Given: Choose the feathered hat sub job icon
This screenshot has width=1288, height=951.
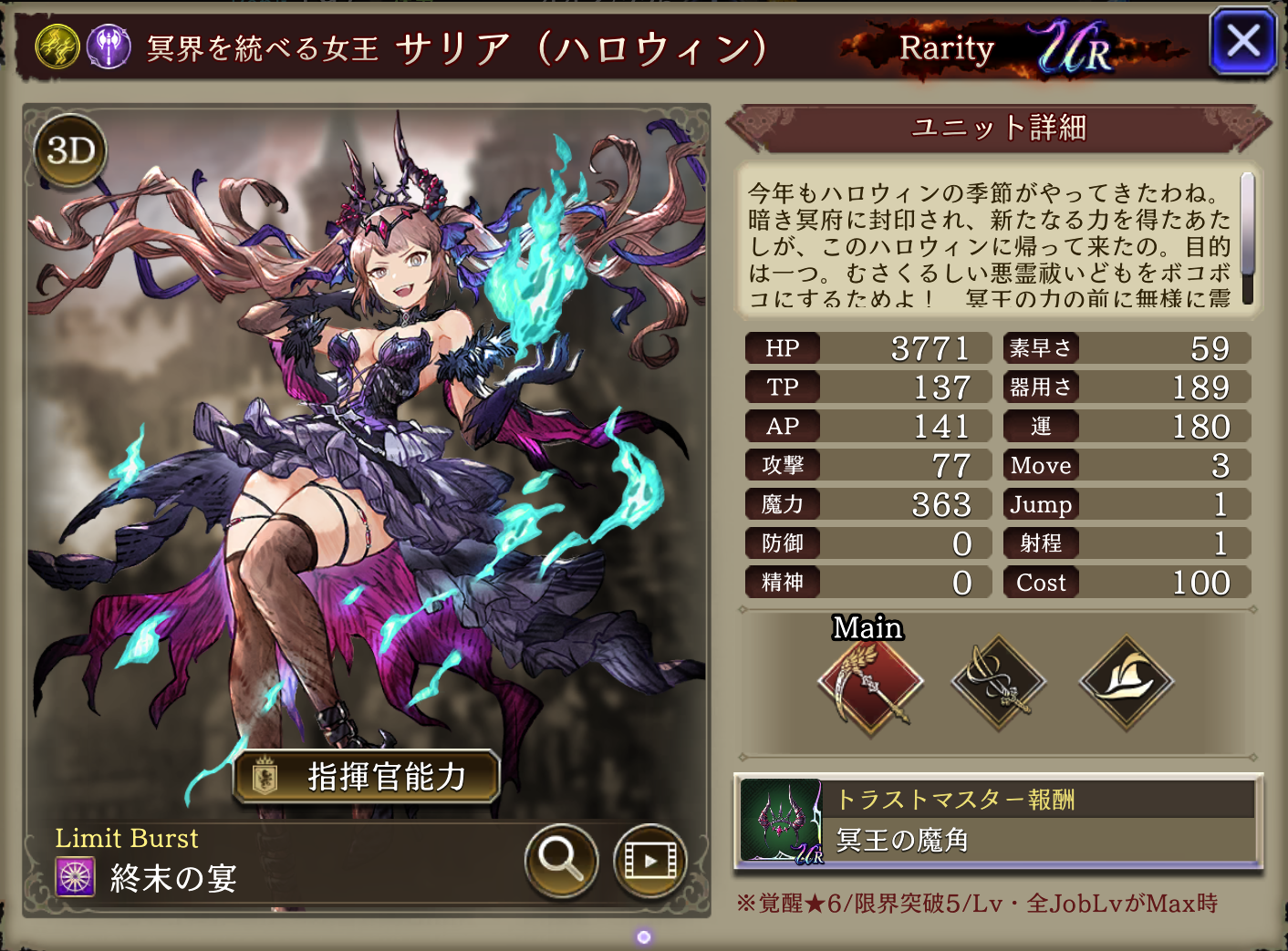Looking at the screenshot, I should (x=1127, y=683).
